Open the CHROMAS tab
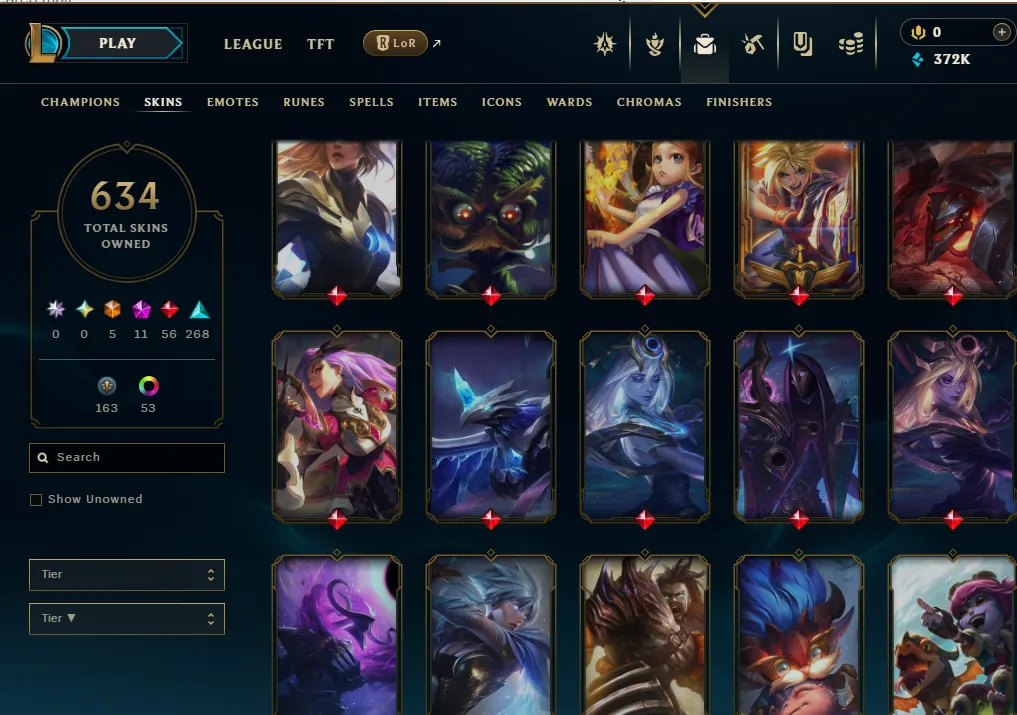 (x=649, y=102)
